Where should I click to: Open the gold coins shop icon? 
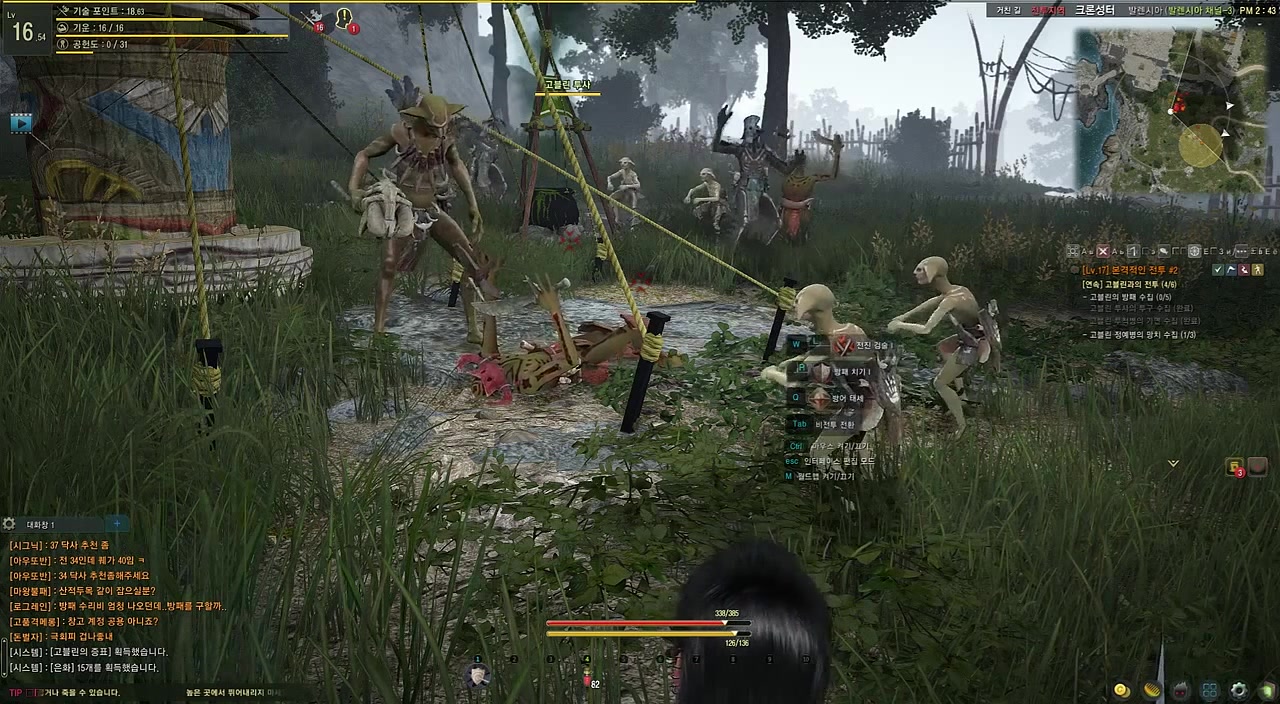pos(1122,690)
